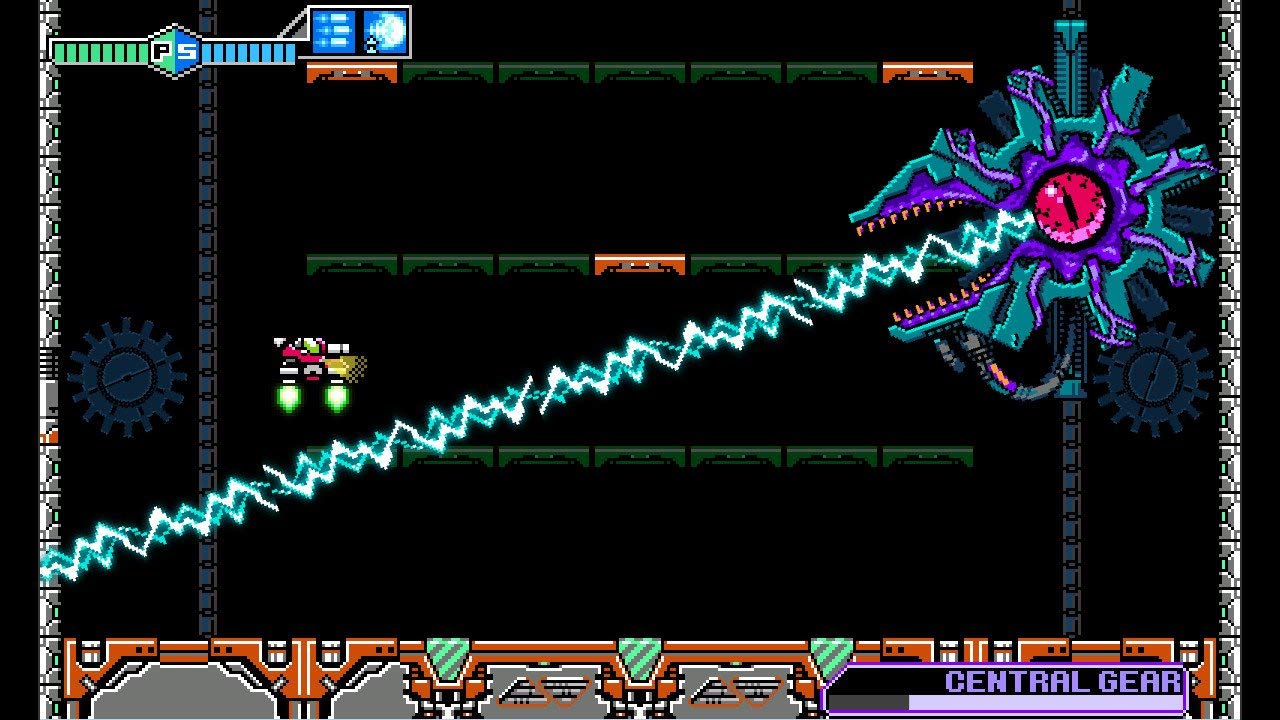Toggle the orange hatch block in the top row
Image resolution: width=1280 pixels, height=720 pixels.
click(x=350, y=70)
